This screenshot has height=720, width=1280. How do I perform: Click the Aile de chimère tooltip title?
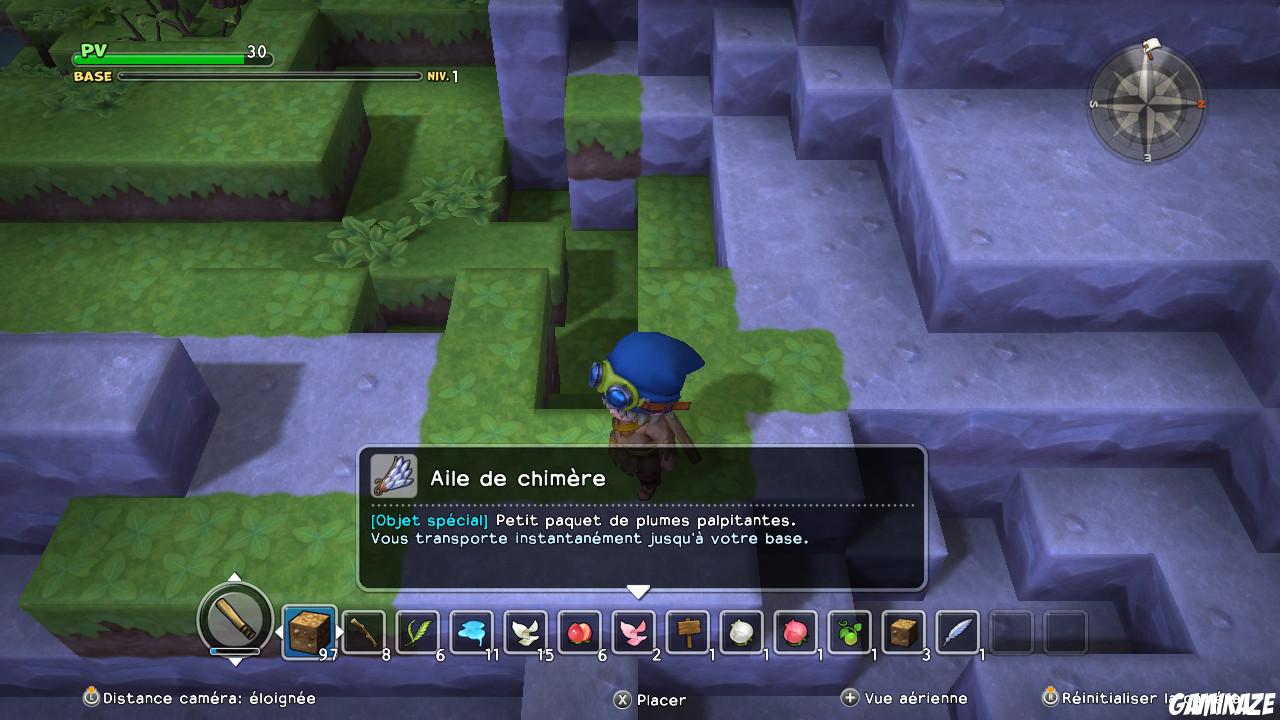tap(516, 478)
